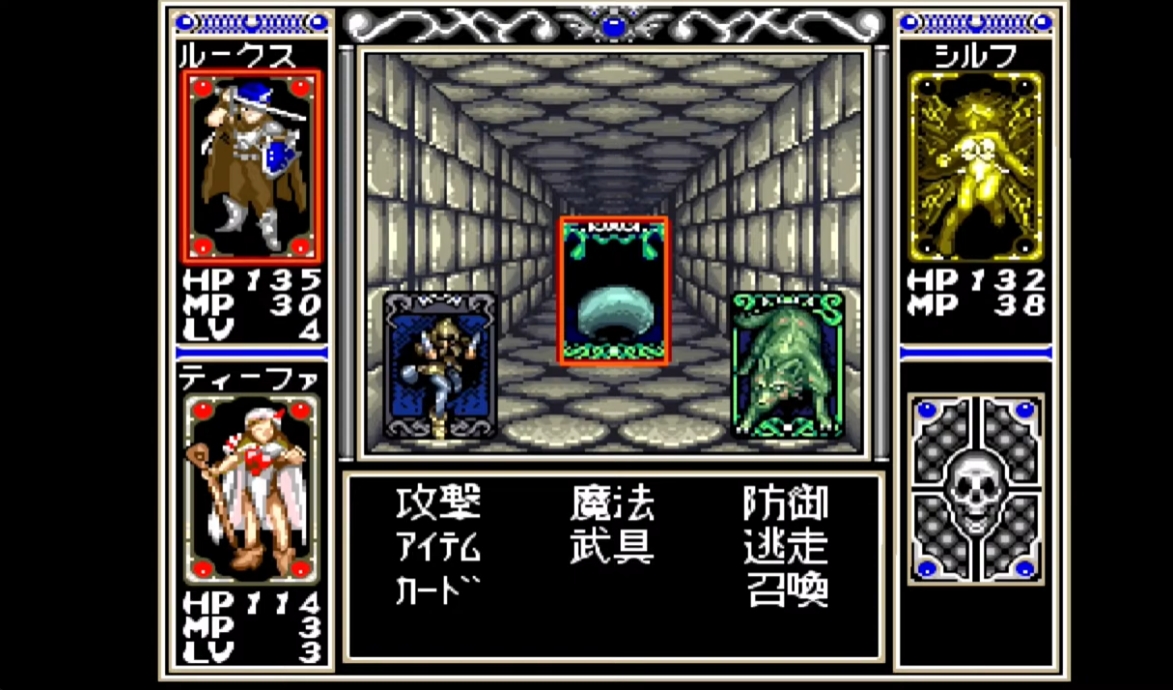
Task: Choose 逃走 (Escape) from battle
Action: click(x=786, y=547)
